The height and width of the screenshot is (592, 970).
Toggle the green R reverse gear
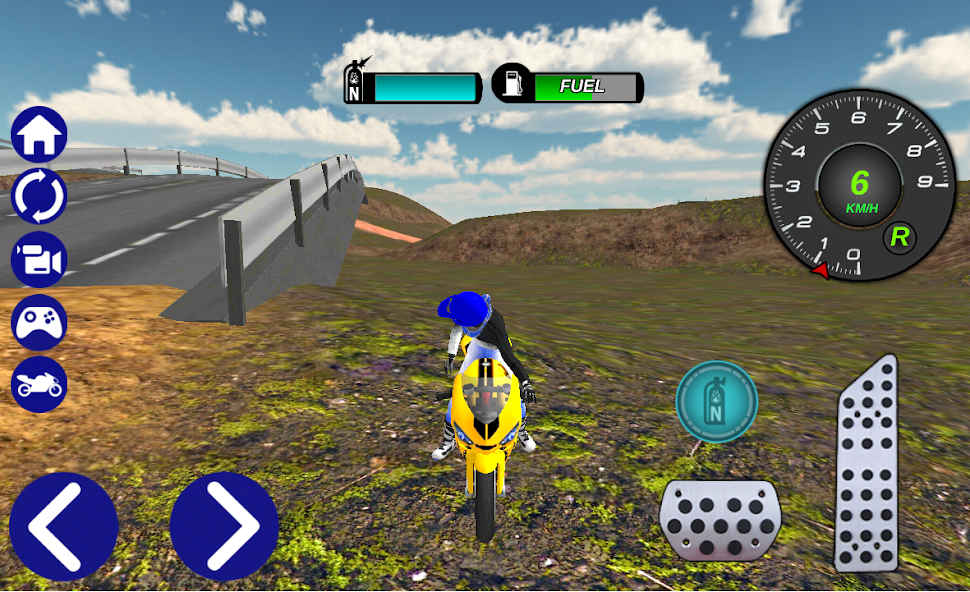click(x=900, y=237)
